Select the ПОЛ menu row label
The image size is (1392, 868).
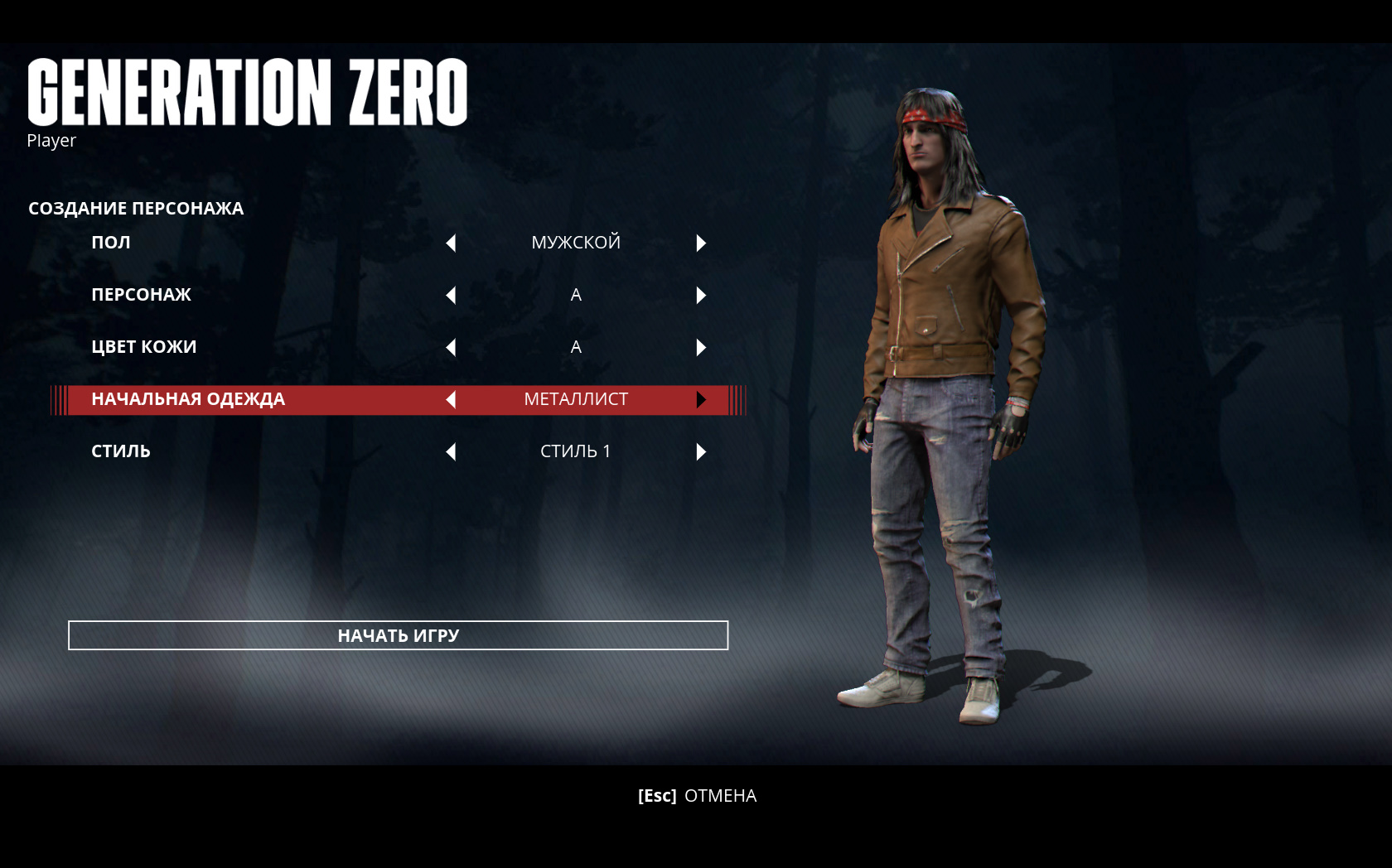(111, 243)
